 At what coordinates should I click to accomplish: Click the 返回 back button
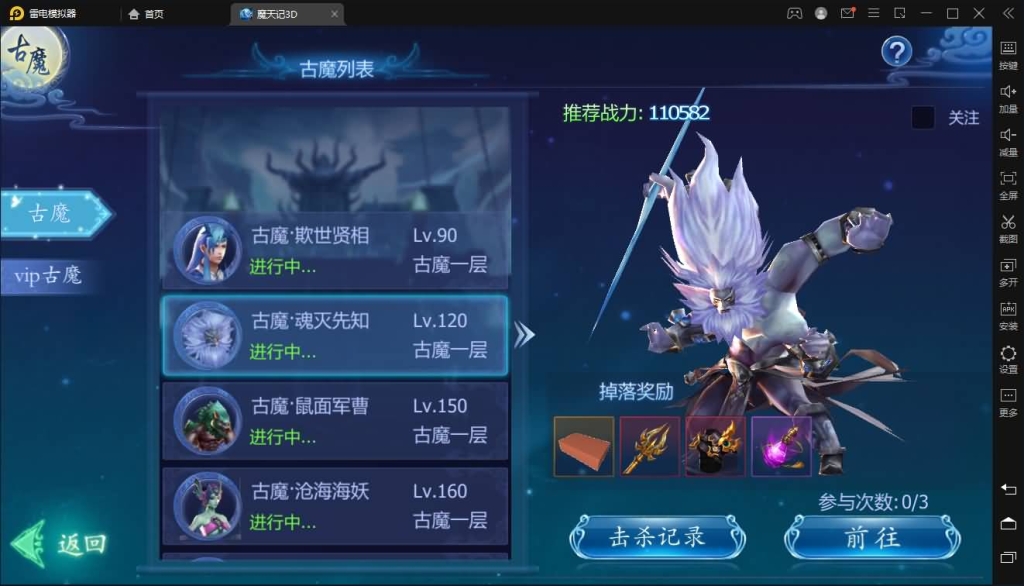[62, 544]
